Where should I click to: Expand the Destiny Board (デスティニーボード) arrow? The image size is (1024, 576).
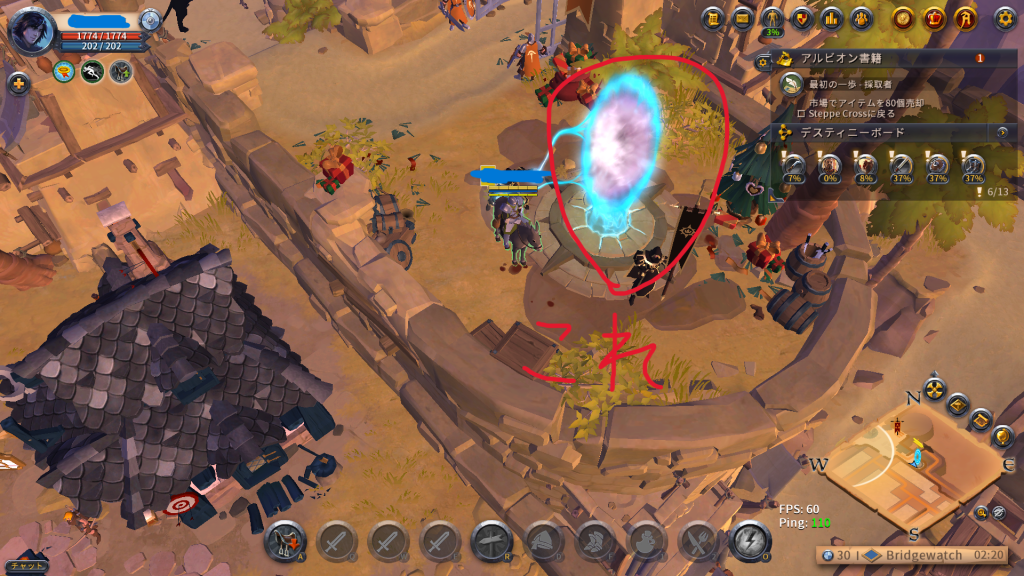click(1002, 132)
